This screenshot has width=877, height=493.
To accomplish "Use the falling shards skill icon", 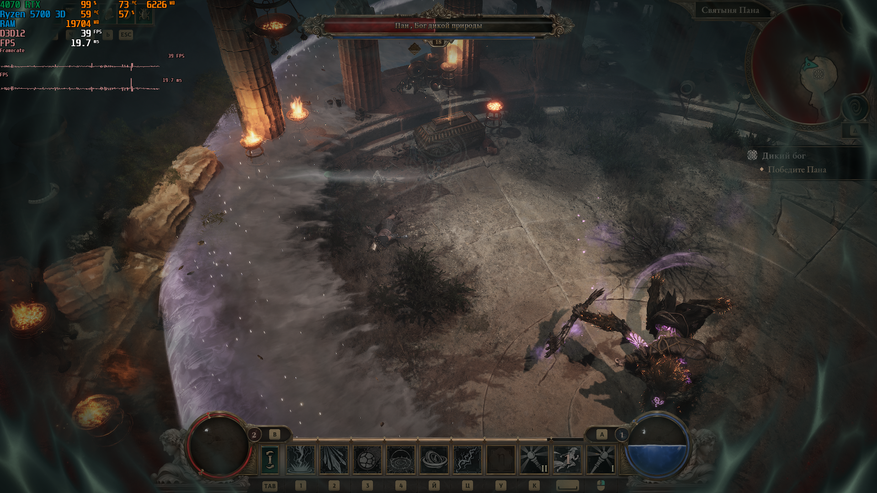I will coord(335,459).
